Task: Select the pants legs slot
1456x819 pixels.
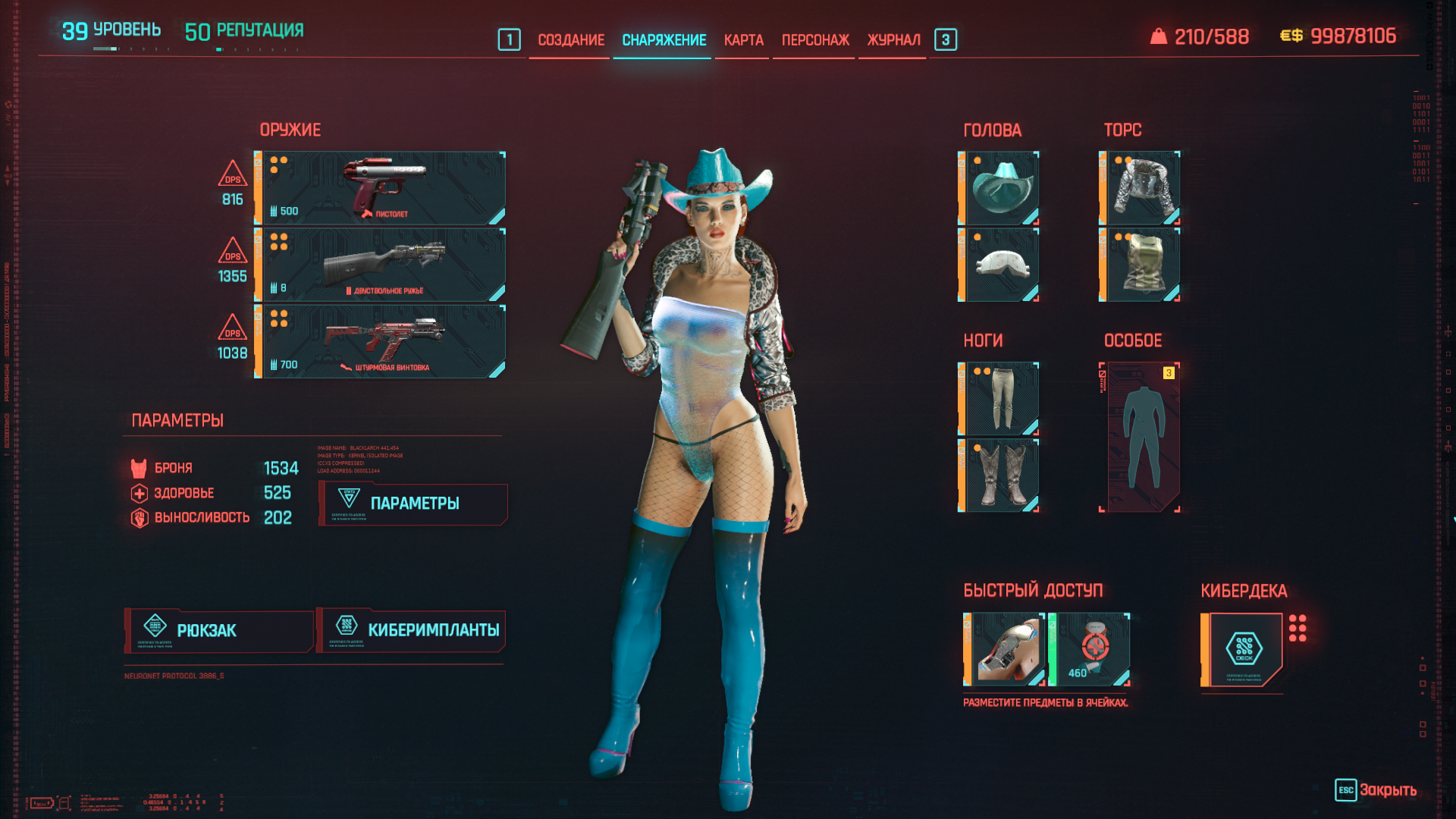Action: pos(999,399)
